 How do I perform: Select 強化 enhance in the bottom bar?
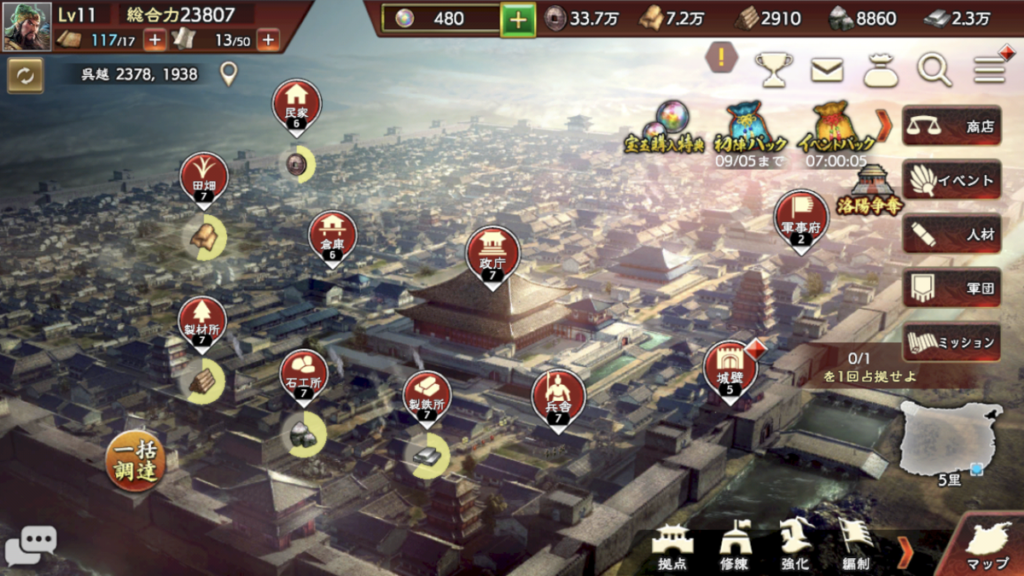795,546
